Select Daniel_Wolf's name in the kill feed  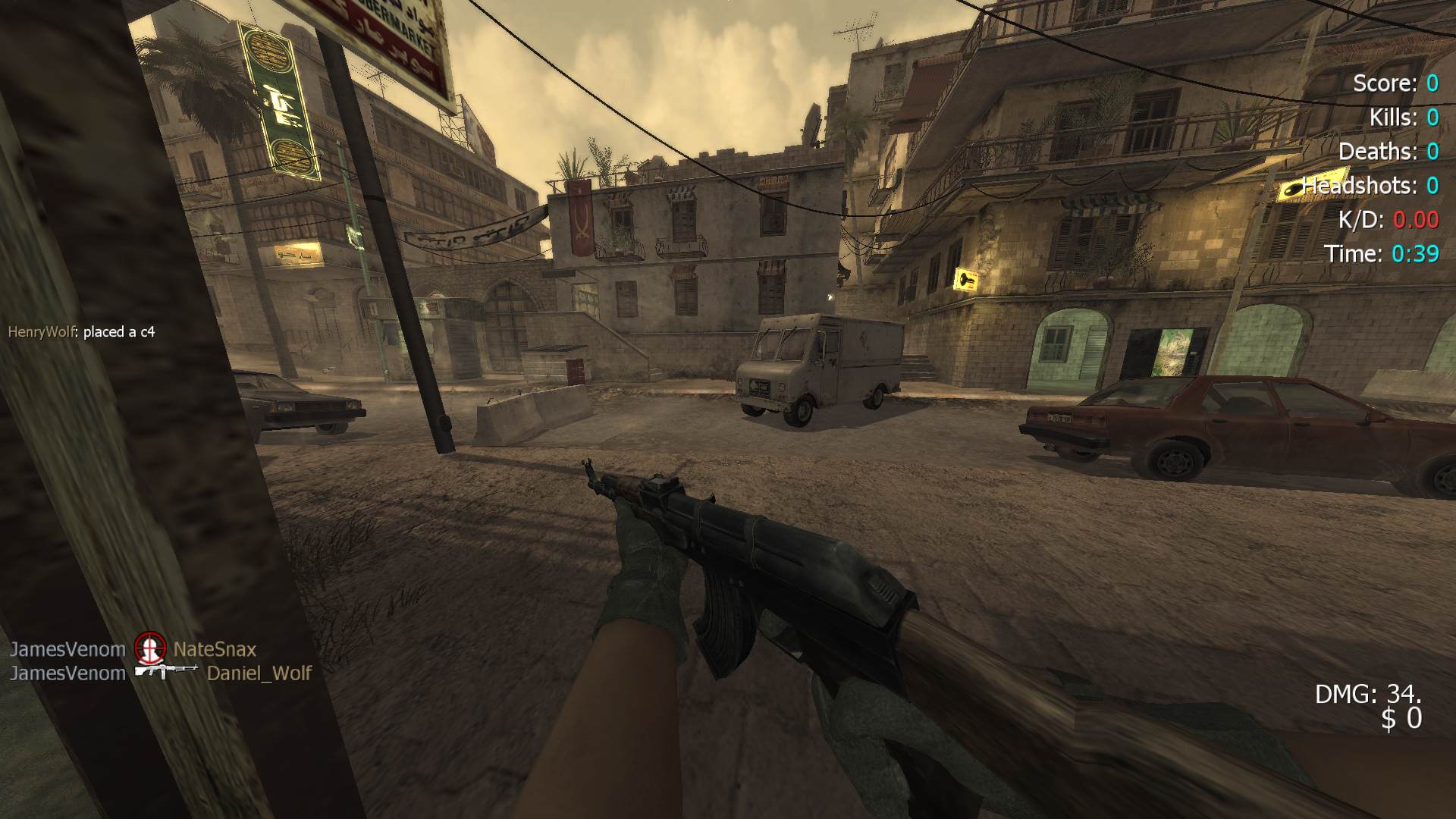259,673
